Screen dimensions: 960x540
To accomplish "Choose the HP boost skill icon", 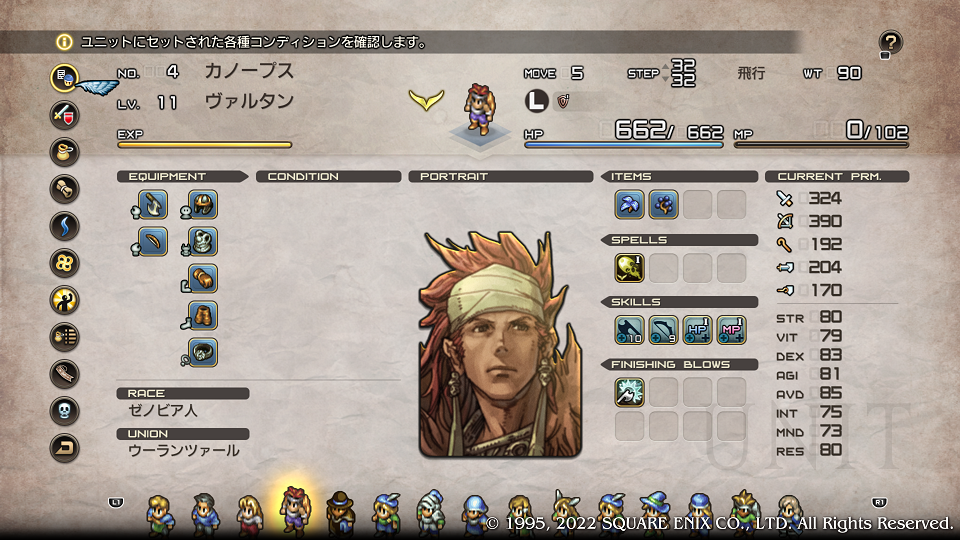I will [697, 330].
